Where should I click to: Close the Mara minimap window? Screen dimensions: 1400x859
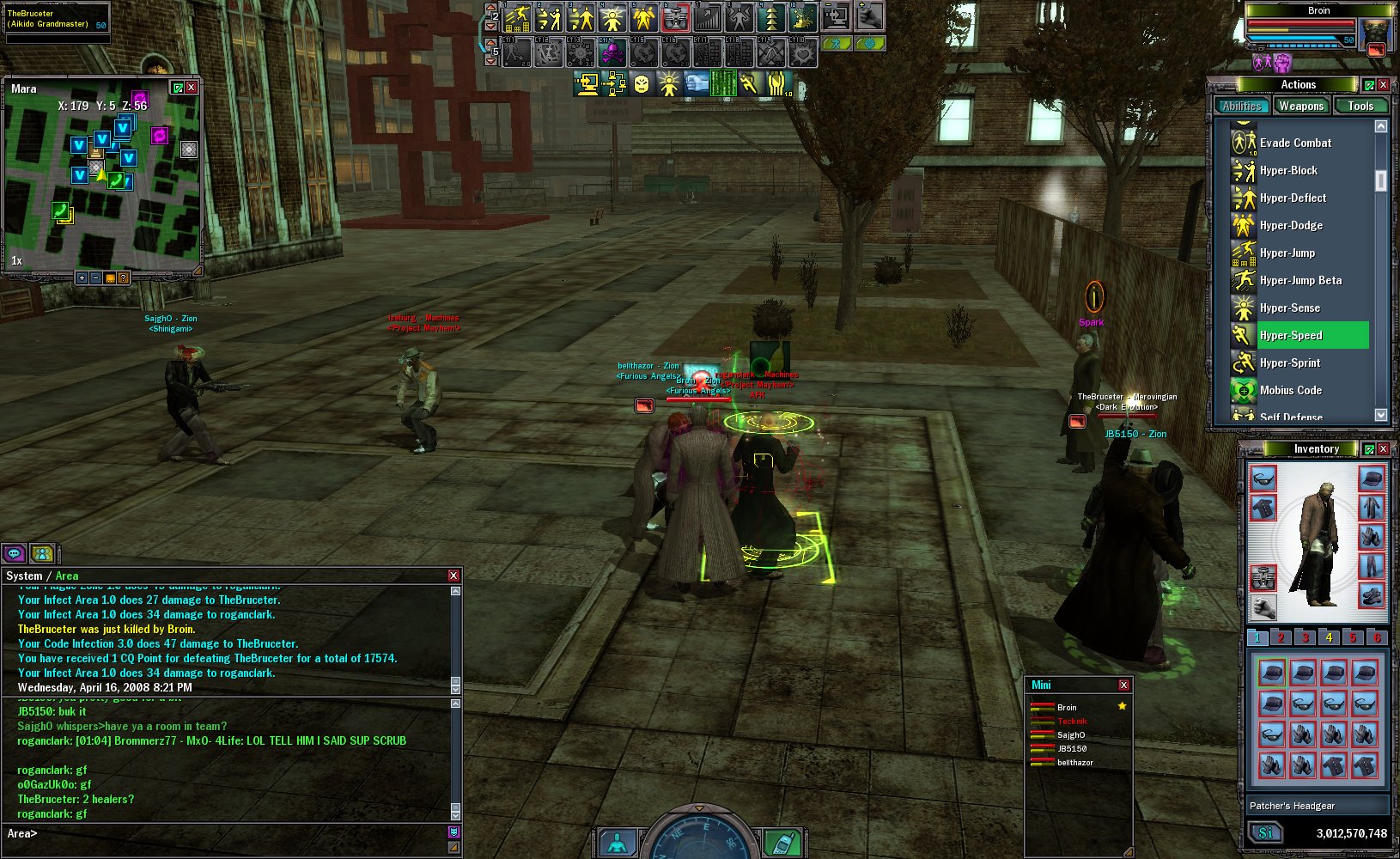pyautogui.click(x=192, y=88)
